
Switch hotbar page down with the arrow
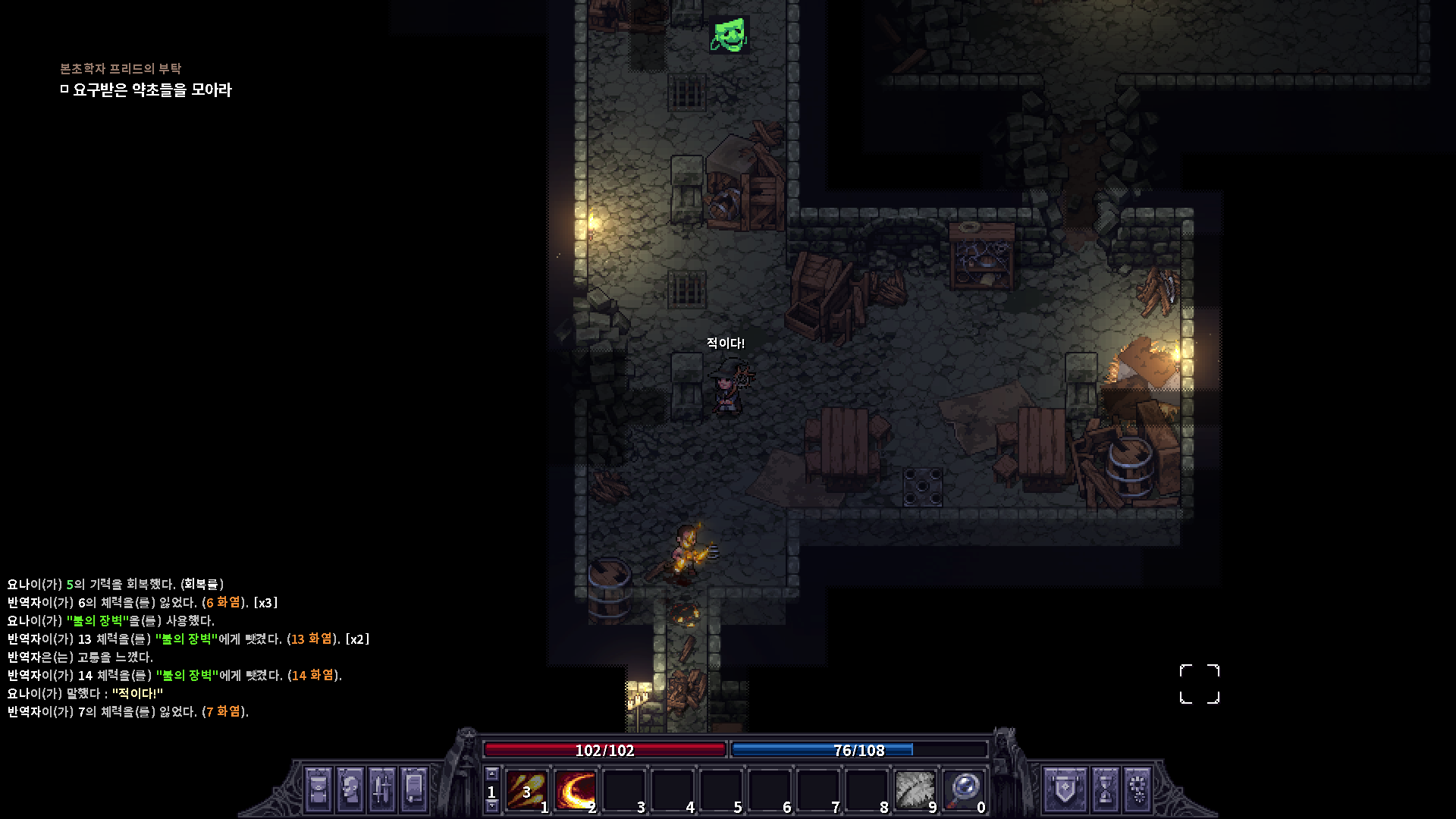pyautogui.click(x=492, y=806)
